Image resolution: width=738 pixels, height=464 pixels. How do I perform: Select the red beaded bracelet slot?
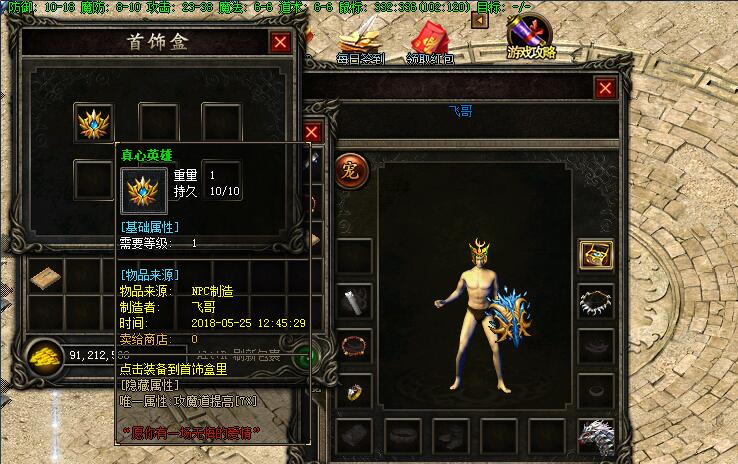(354, 347)
